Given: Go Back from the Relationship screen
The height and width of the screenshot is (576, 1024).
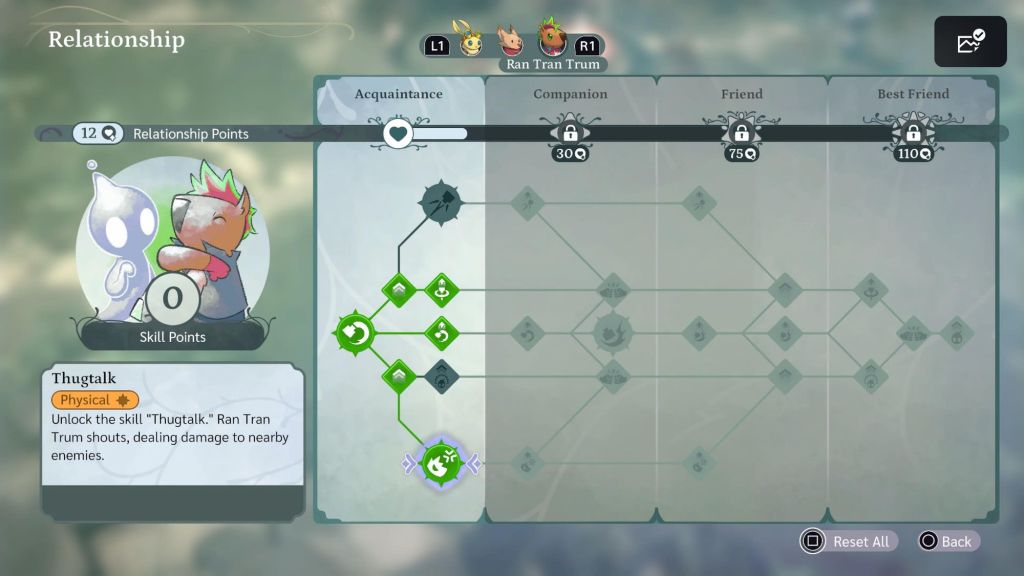Looking at the screenshot, I should coord(945,541).
